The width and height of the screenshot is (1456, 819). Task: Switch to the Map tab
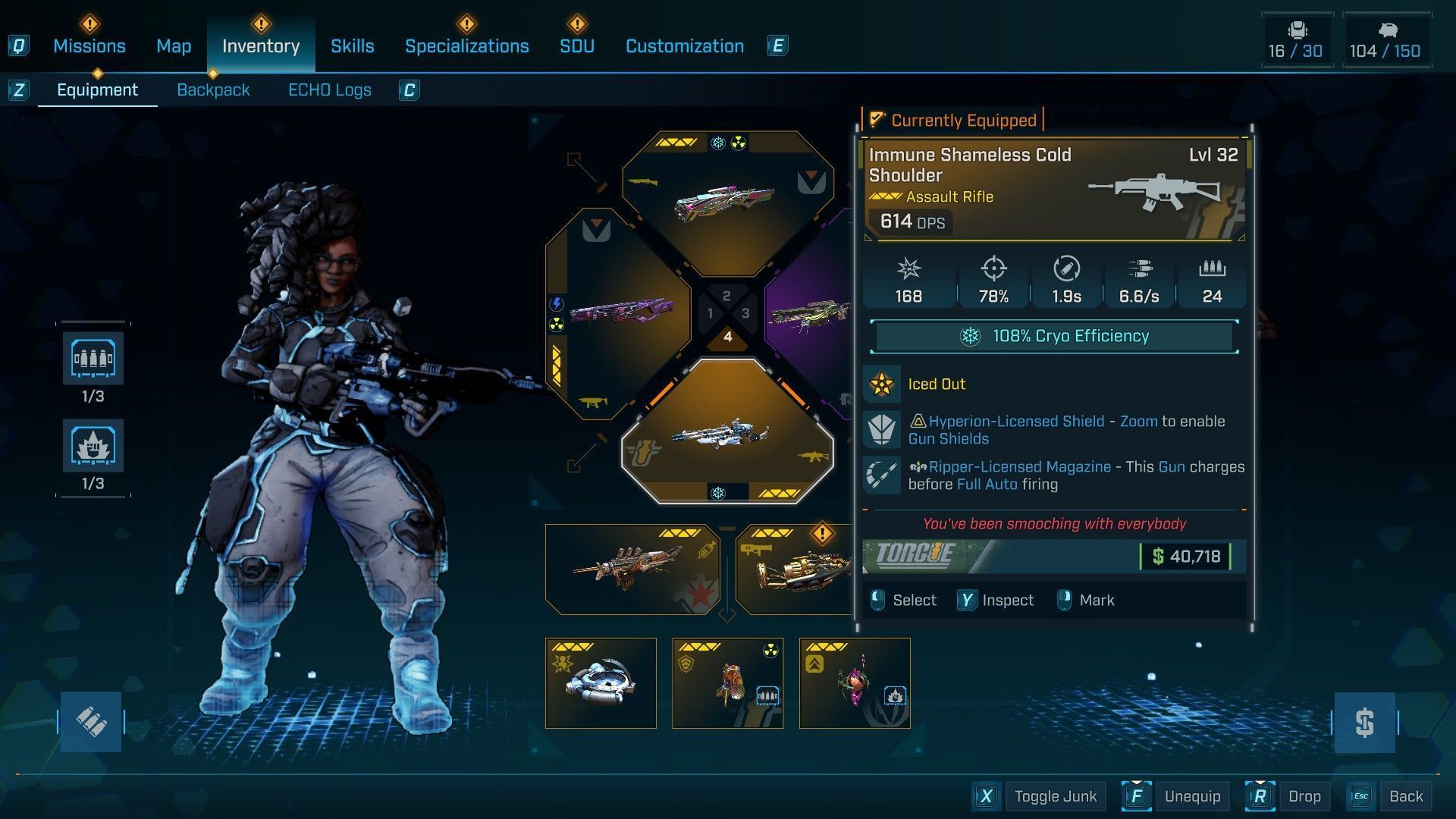174,46
